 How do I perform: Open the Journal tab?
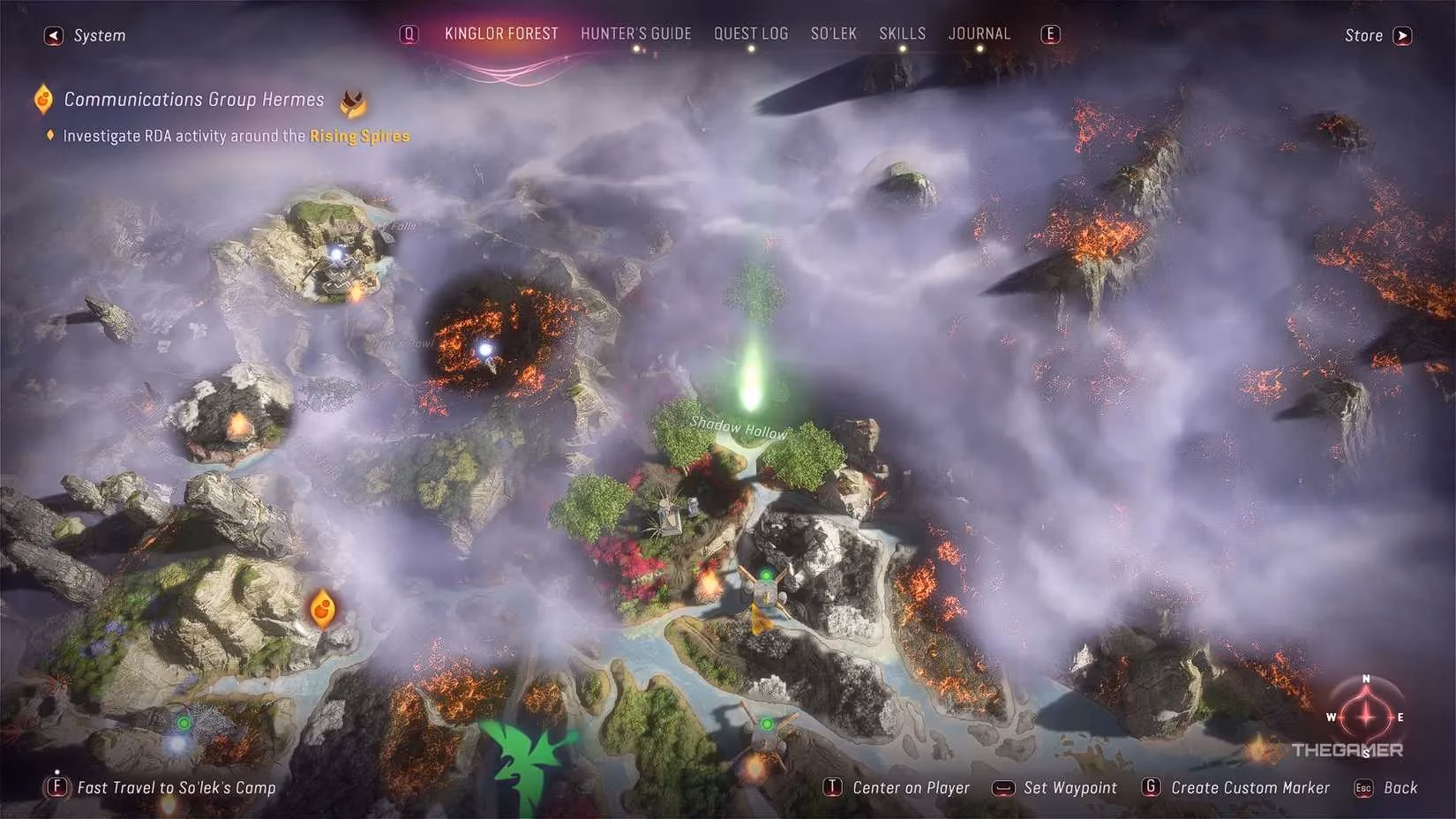(979, 34)
